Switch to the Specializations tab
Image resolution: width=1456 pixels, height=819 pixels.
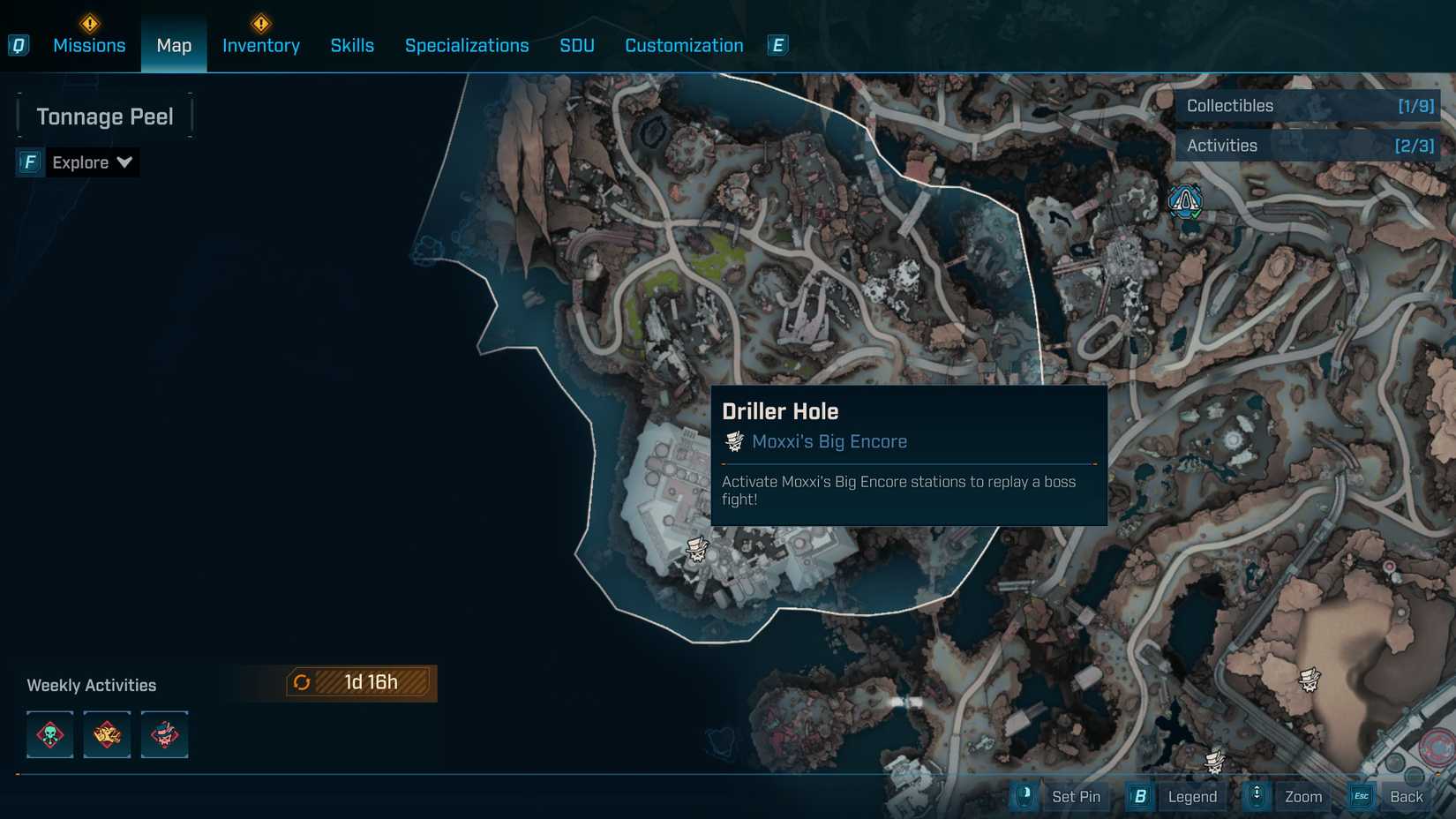pyautogui.click(x=467, y=45)
